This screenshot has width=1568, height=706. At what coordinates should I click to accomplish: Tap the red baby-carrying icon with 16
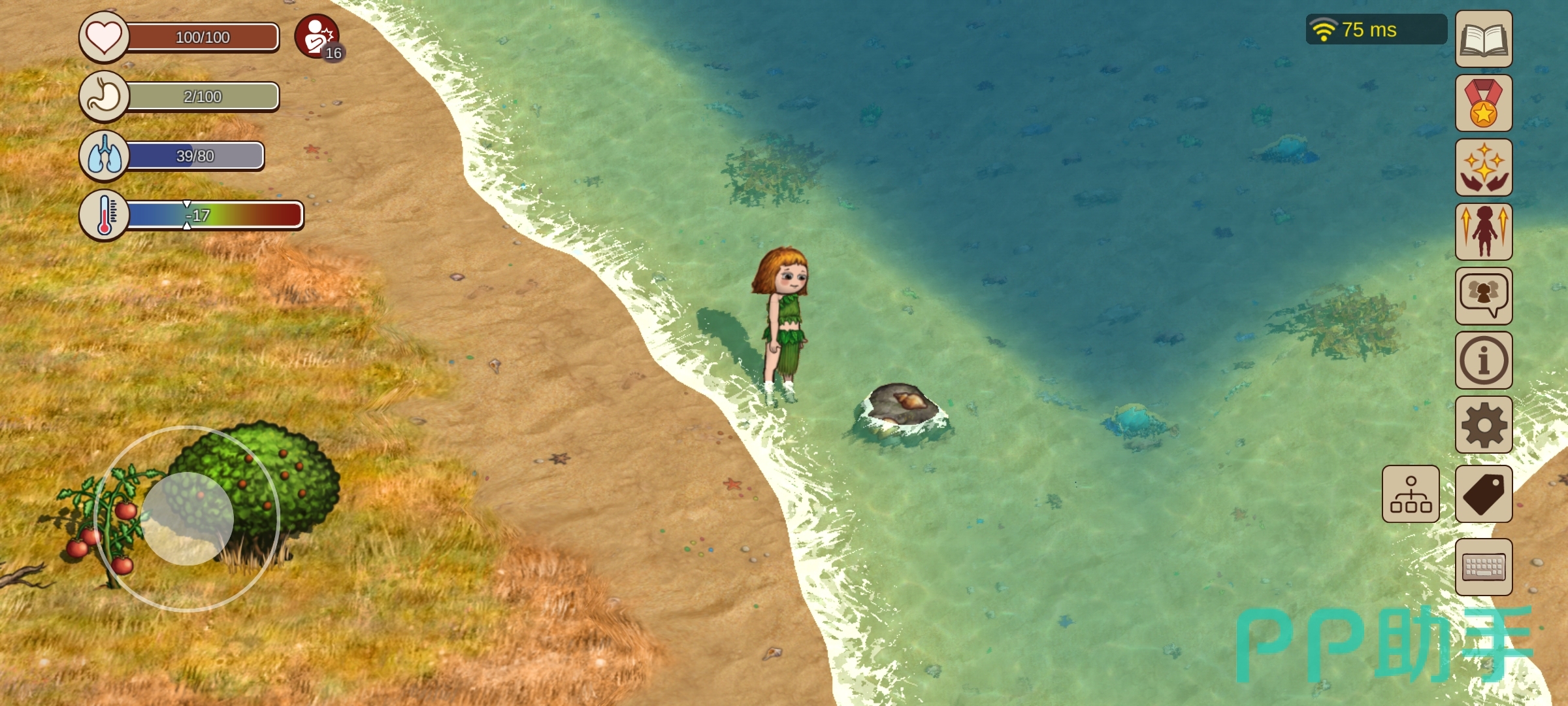click(318, 37)
